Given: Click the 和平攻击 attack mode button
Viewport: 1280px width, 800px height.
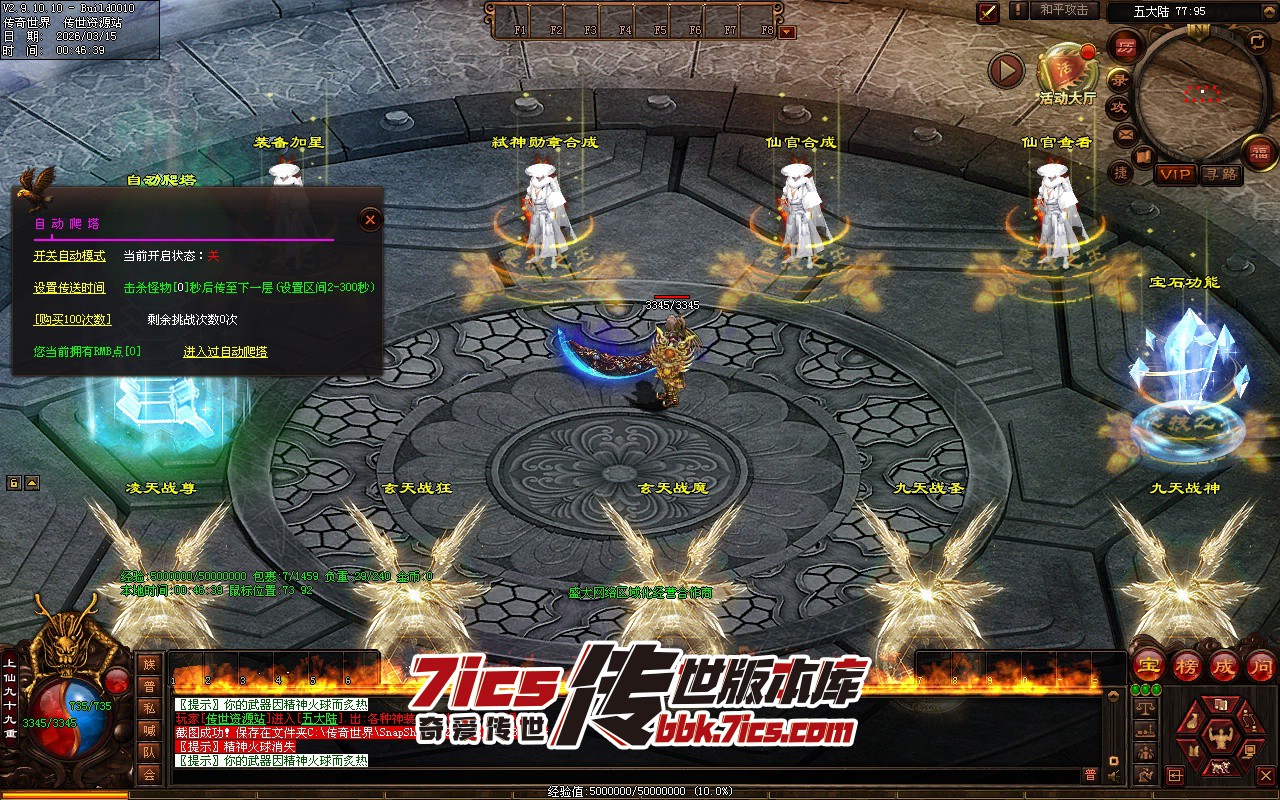Looking at the screenshot, I should tap(1063, 10).
